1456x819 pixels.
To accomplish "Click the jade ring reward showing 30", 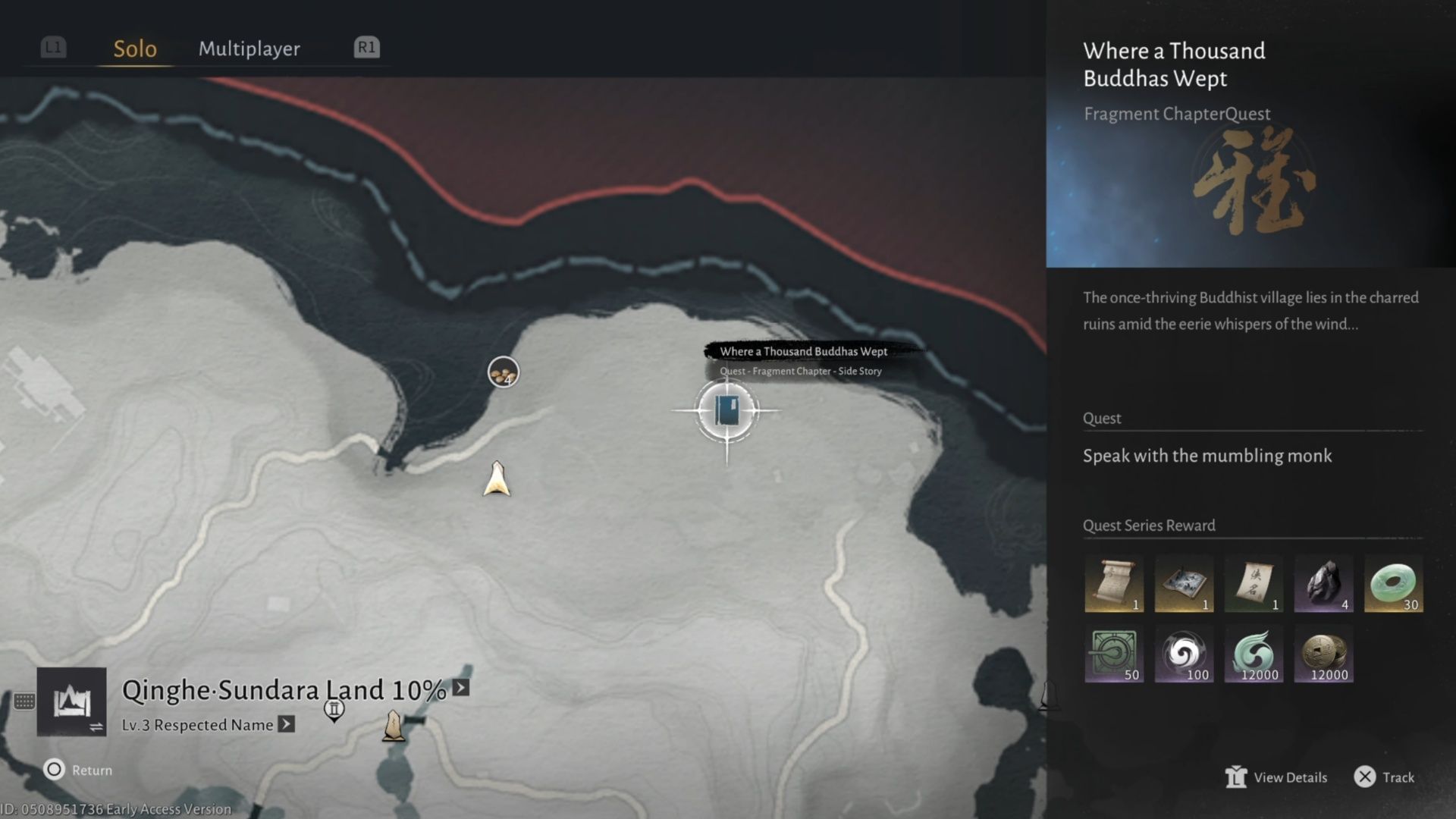I will coord(1393,582).
